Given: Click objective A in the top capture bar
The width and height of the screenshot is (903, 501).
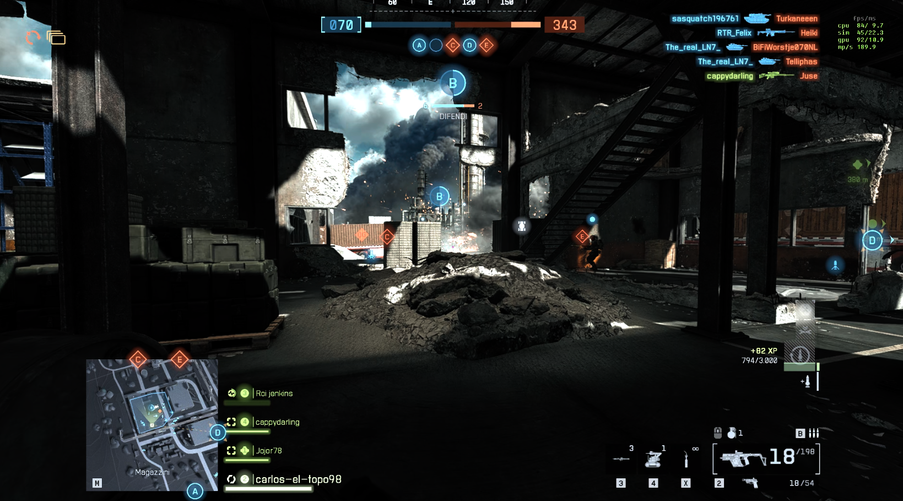Looking at the screenshot, I should 419,45.
